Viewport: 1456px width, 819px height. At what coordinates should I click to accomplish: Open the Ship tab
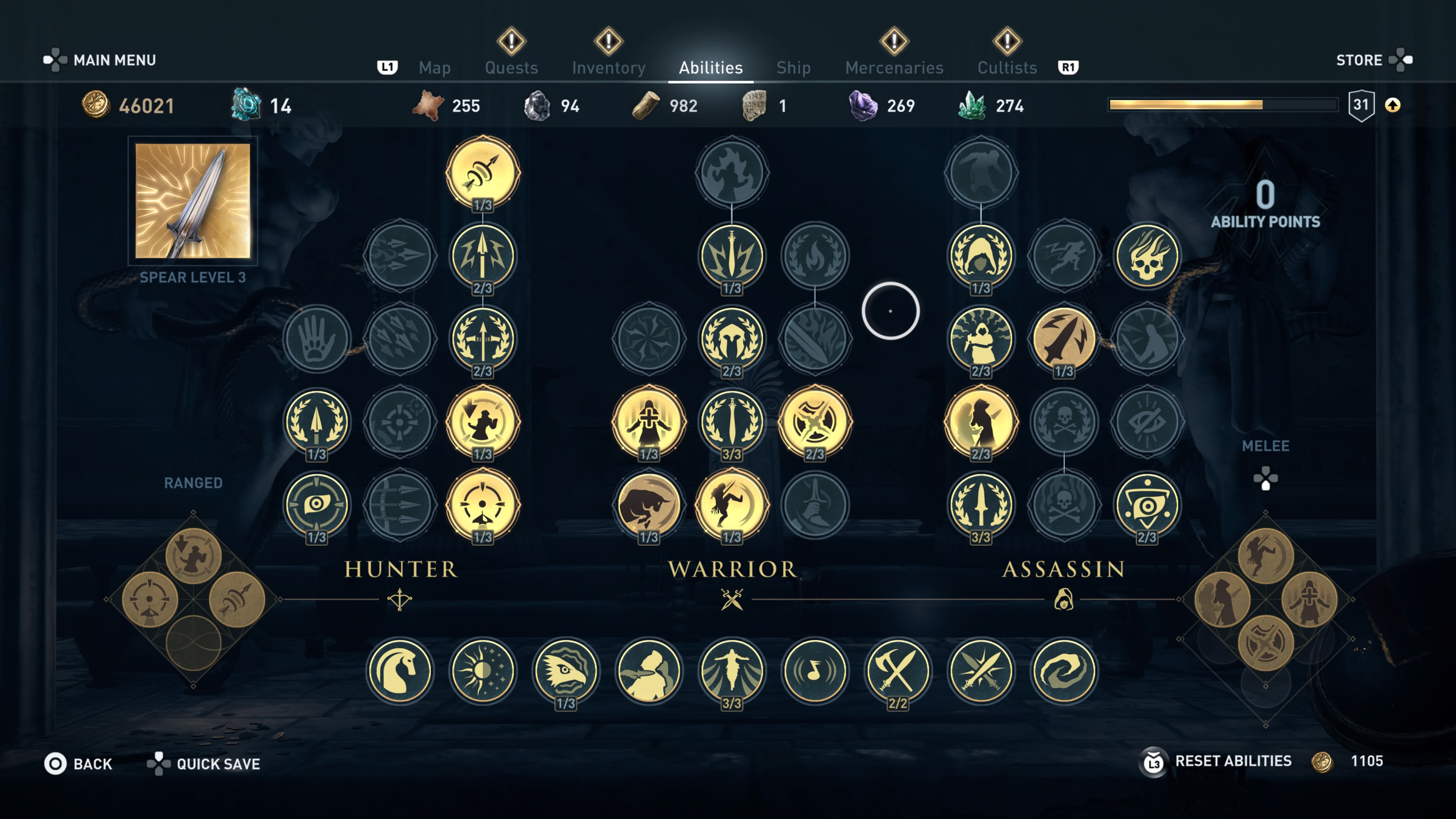[793, 68]
